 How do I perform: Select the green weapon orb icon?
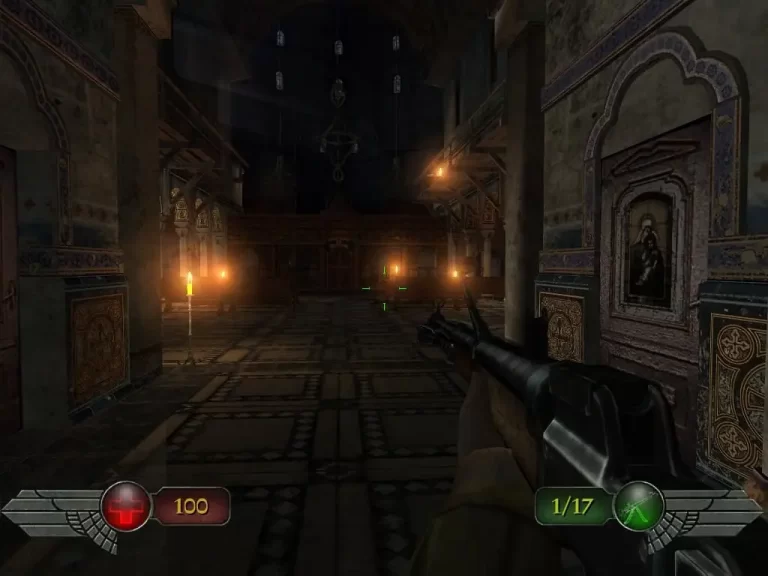point(638,506)
